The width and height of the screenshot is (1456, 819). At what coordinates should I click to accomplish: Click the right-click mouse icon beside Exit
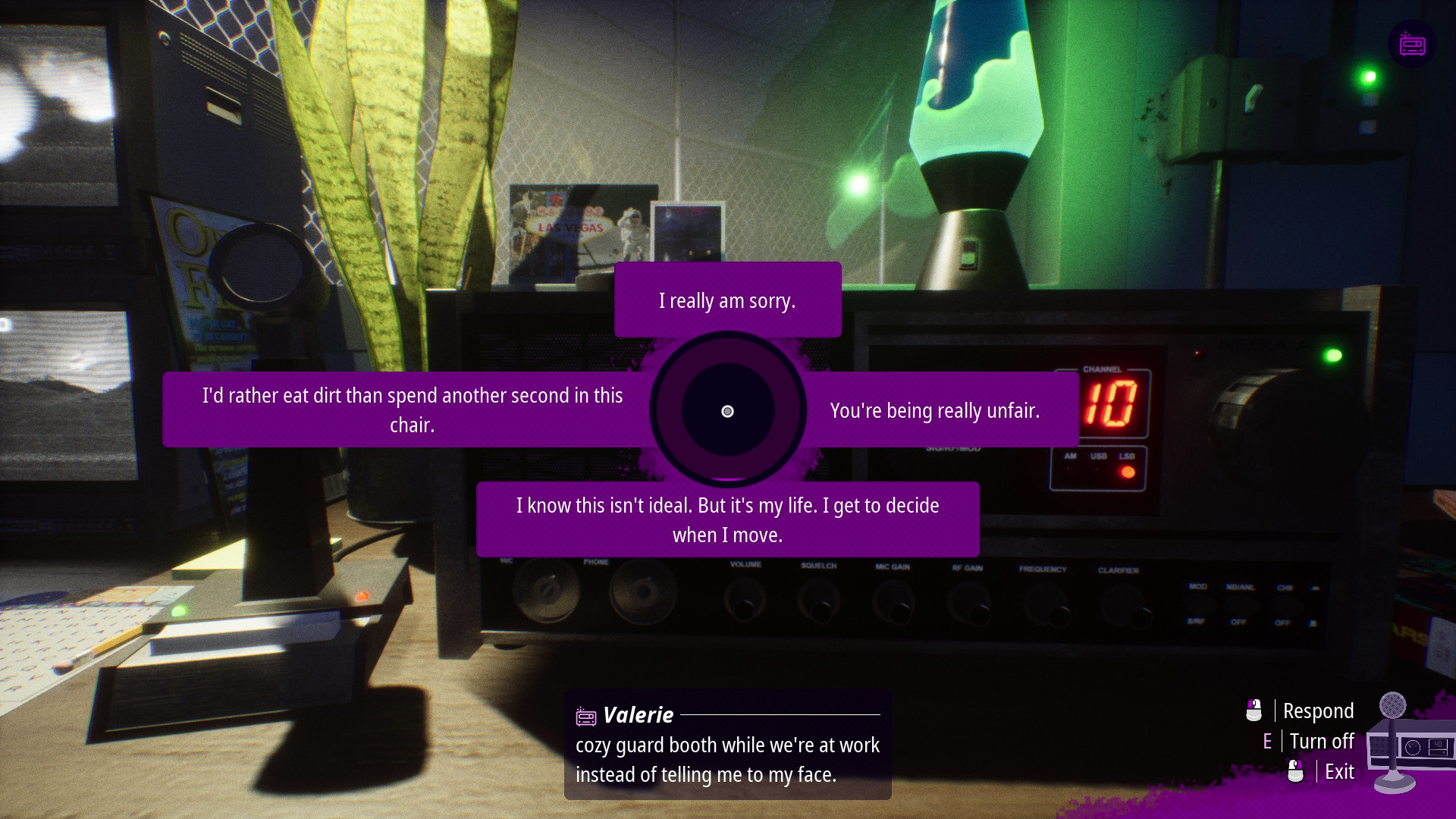click(1298, 771)
